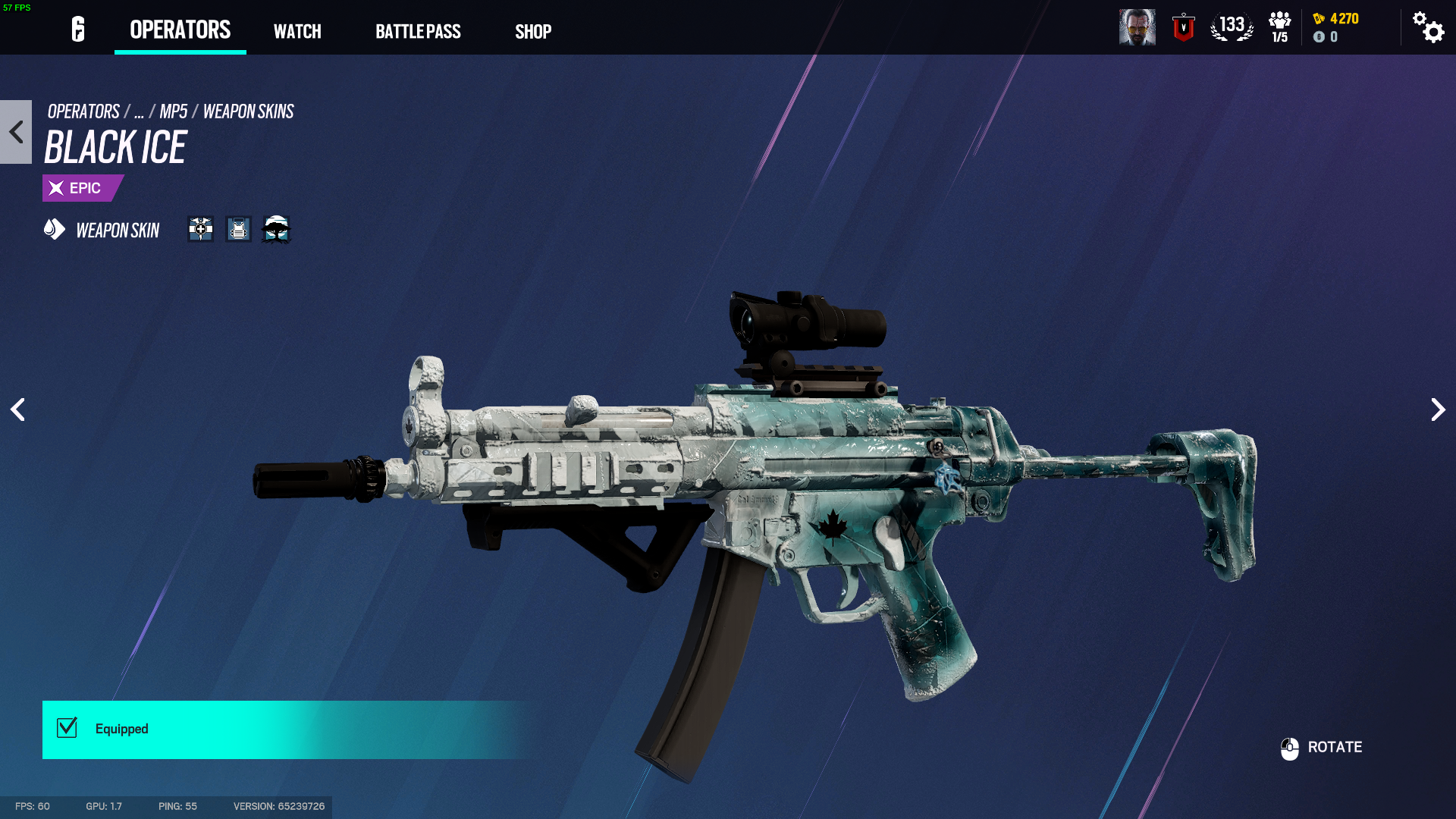Open the squad 1/5 party panel

pyautogui.click(x=1279, y=27)
